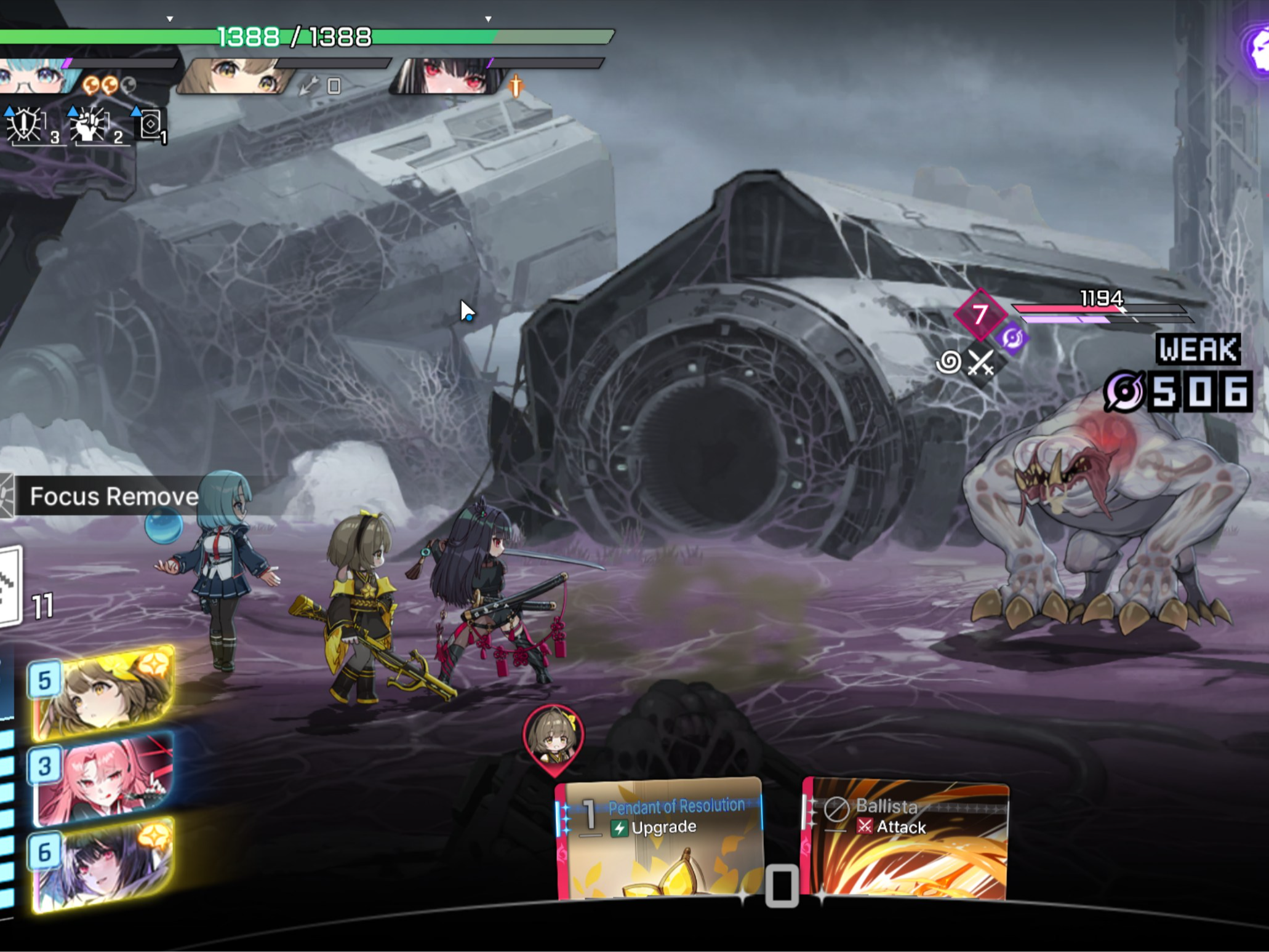This screenshot has height=952, width=1269.
Task: Inspect the card buff icon with 1 stack
Action: (x=150, y=126)
